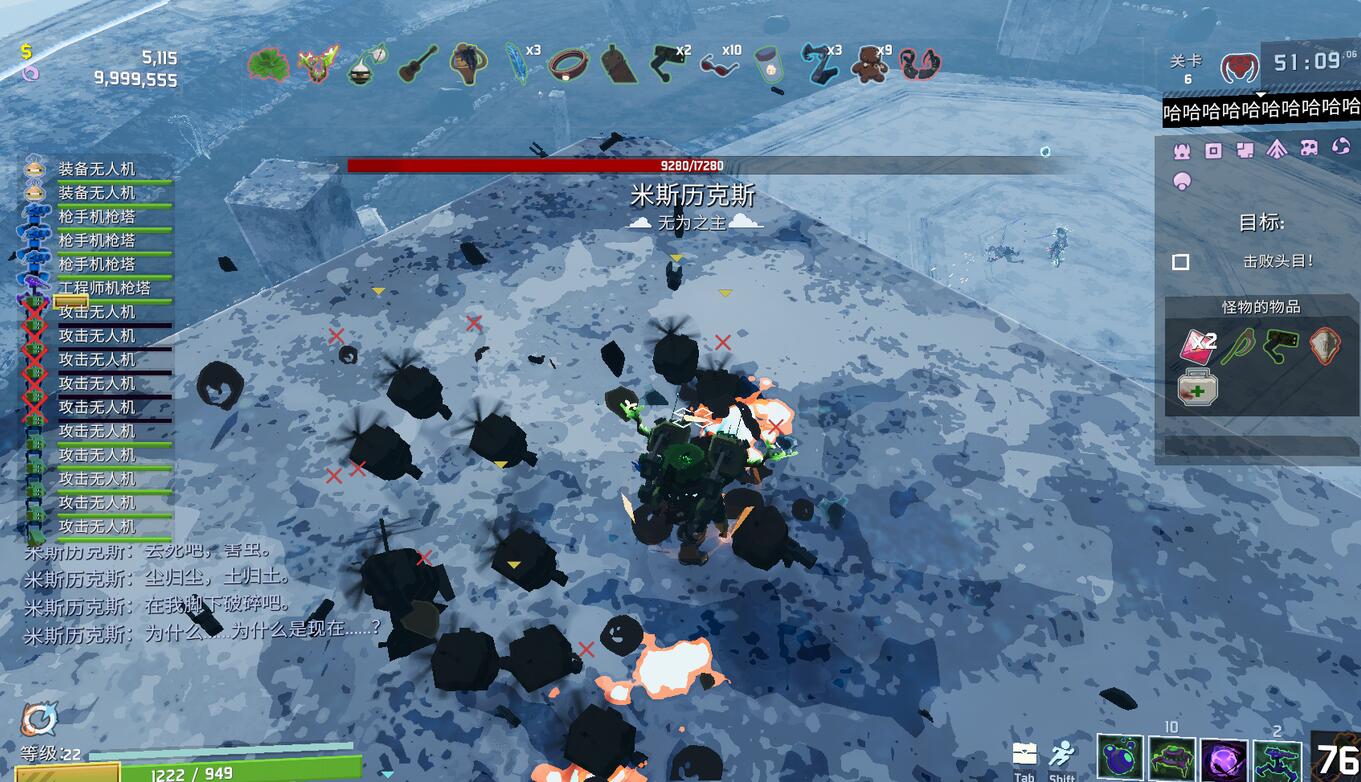Choose the green leafy plant item

click(267, 65)
